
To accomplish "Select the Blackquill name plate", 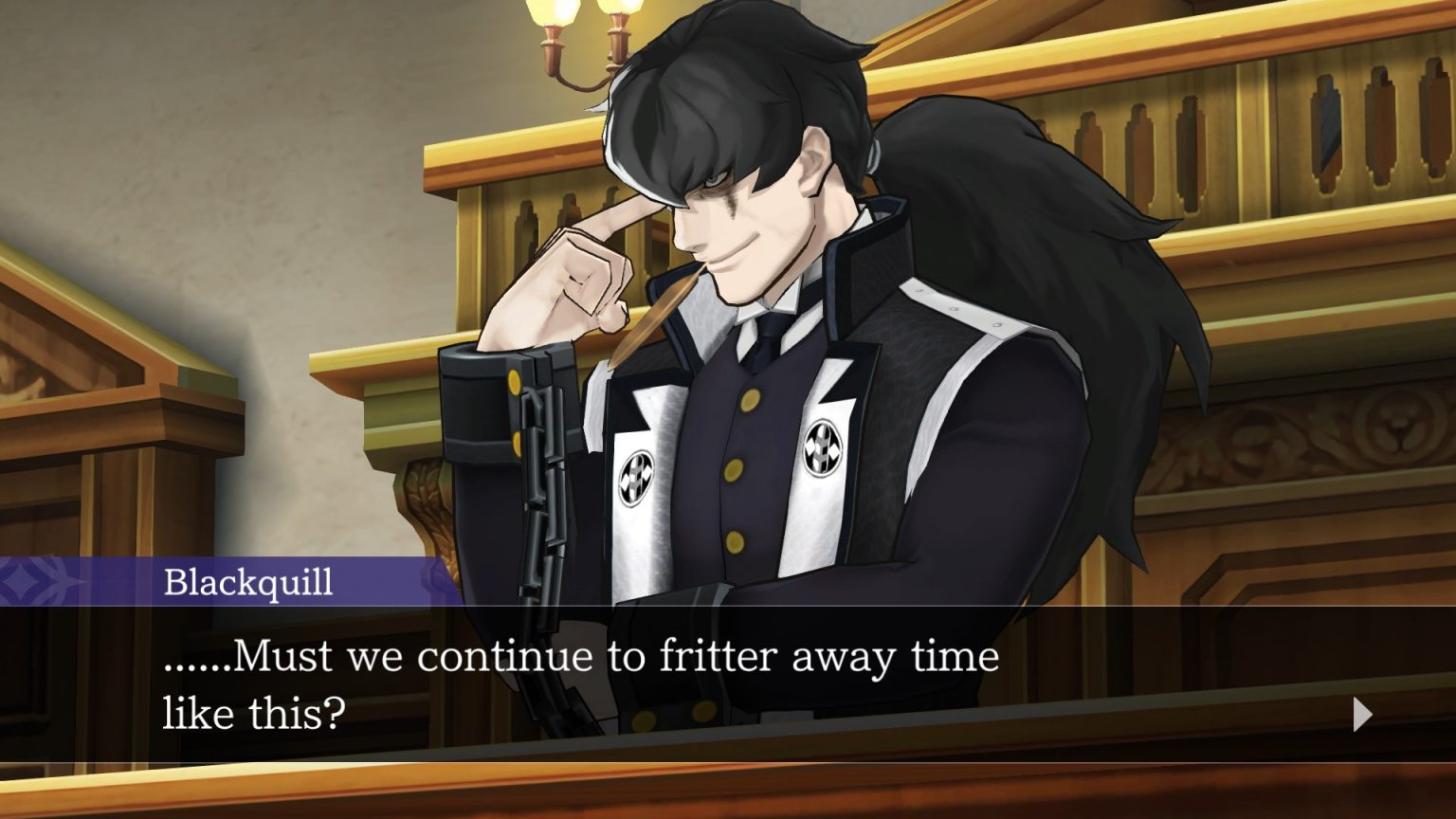I will [246, 582].
